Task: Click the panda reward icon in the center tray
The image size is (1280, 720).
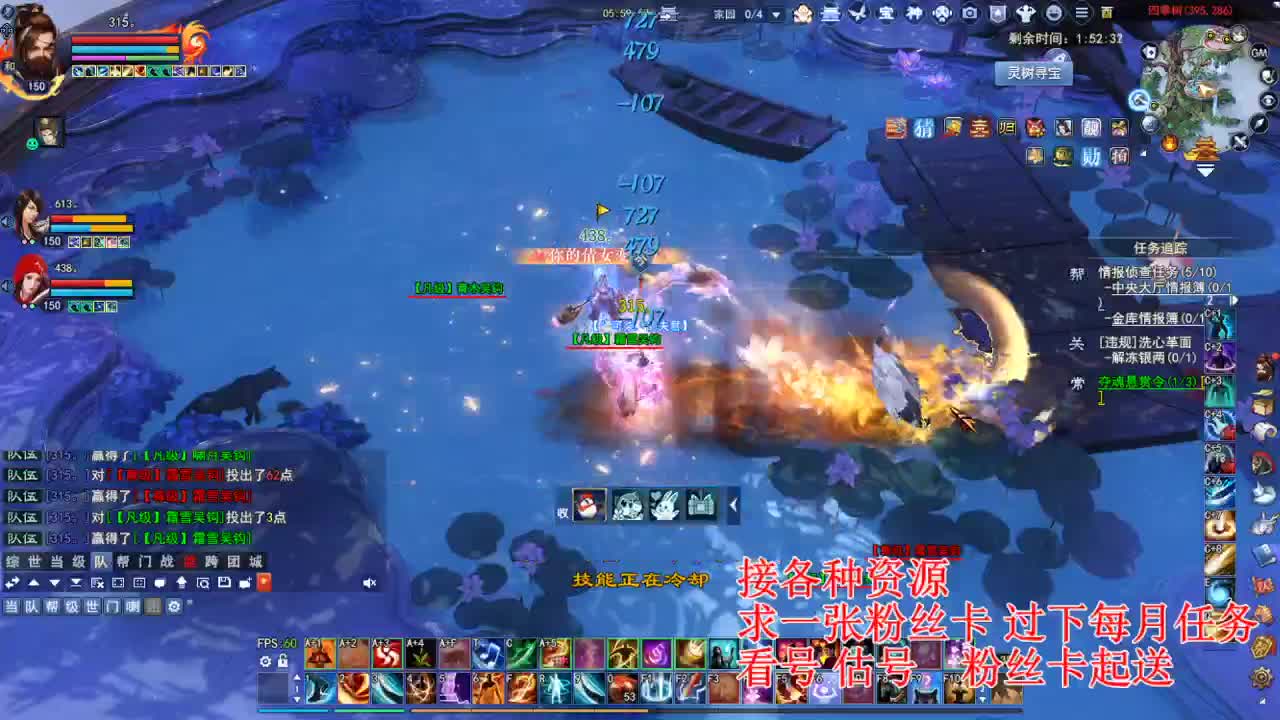Action: tap(628, 506)
